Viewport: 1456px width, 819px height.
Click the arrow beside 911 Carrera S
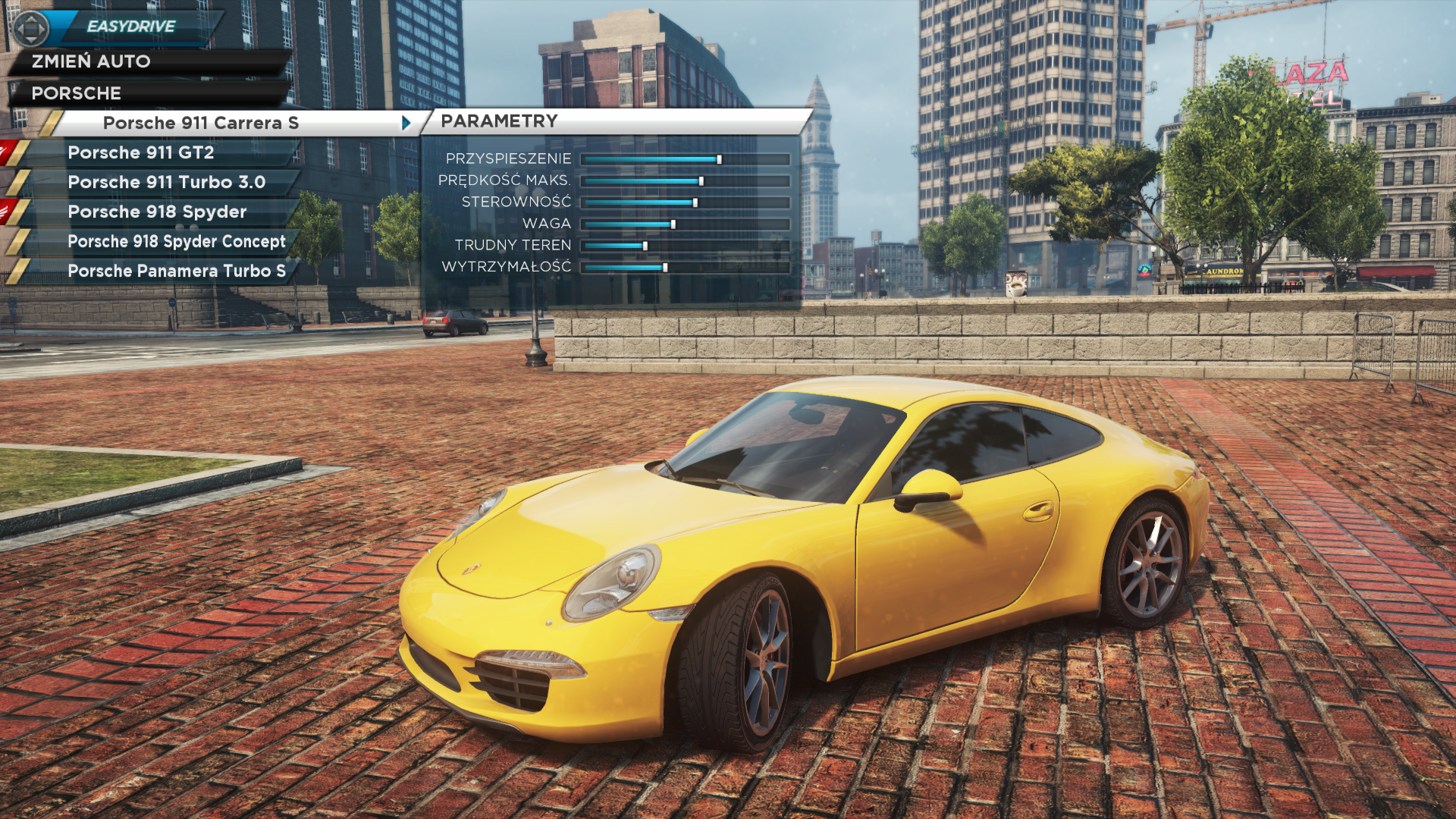pos(406,123)
